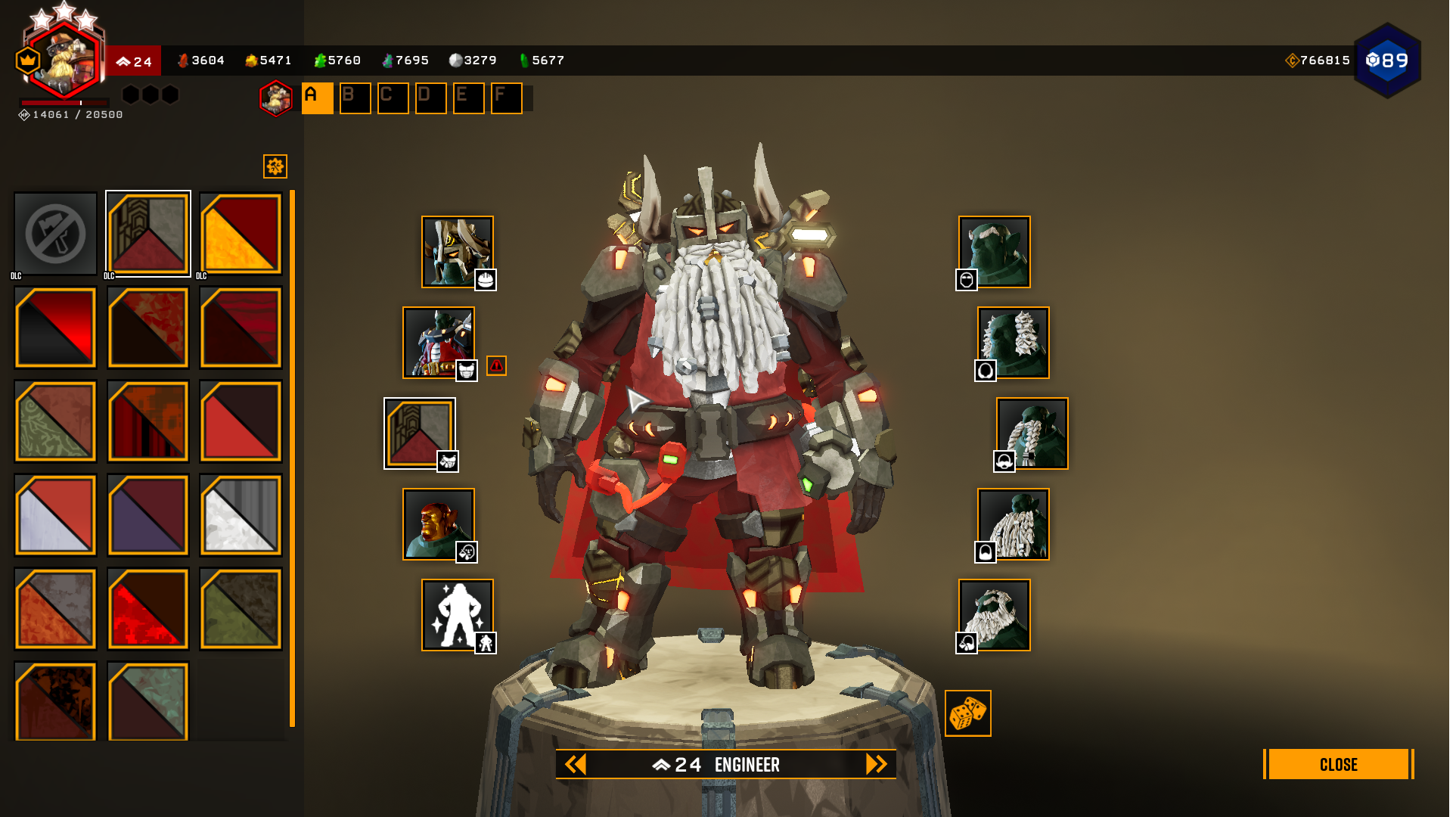The width and height of the screenshot is (1456, 817).
Task: Open the beard slot on right
Action: (x=1014, y=524)
